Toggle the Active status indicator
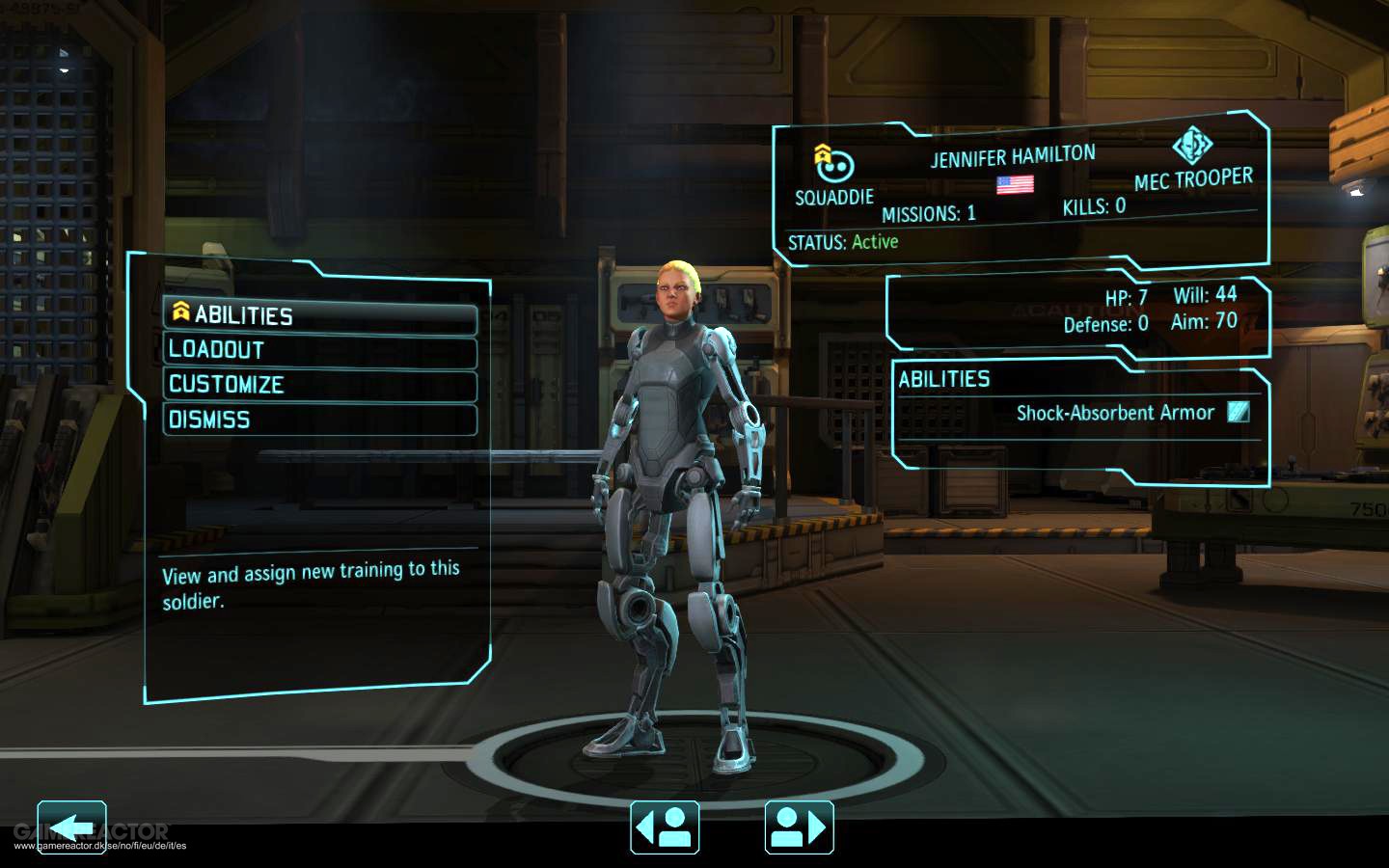Screen dimensions: 1389x868 876,241
